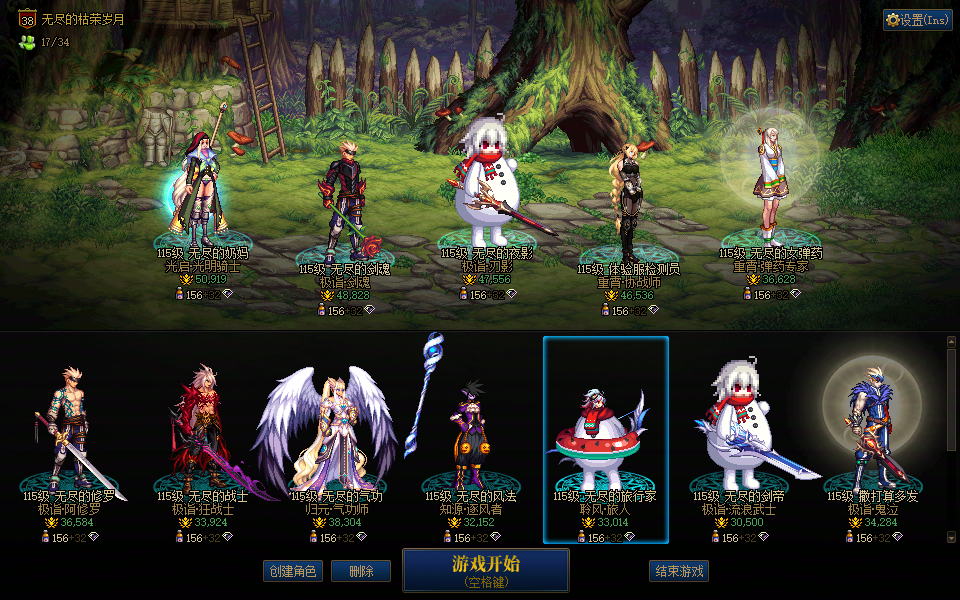960x600 pixels.
Task: Open 创建角色 to create a character
Action: coord(294,571)
